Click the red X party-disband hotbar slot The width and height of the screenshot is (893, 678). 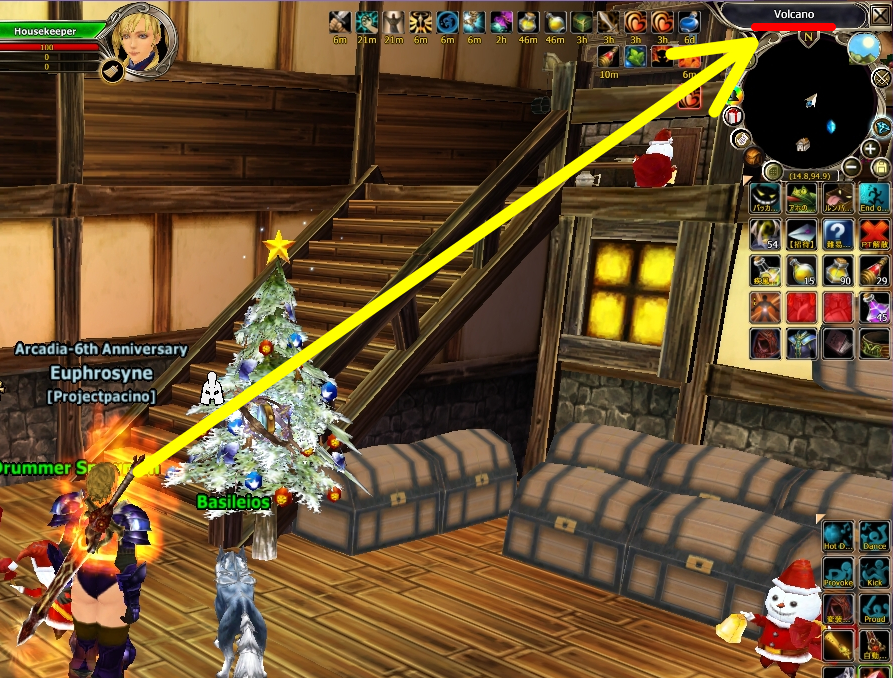(x=874, y=235)
